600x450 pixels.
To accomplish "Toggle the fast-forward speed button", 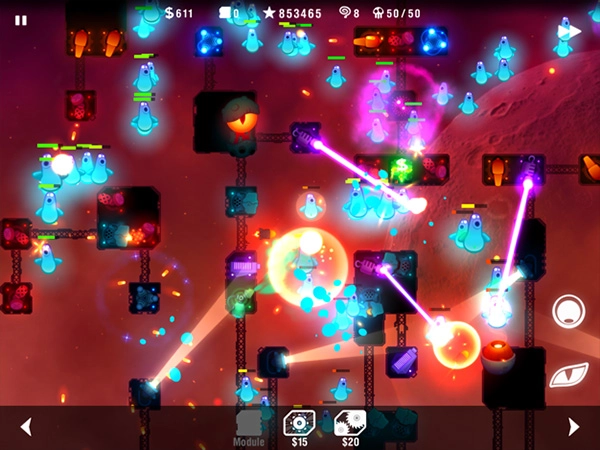I will pos(570,31).
